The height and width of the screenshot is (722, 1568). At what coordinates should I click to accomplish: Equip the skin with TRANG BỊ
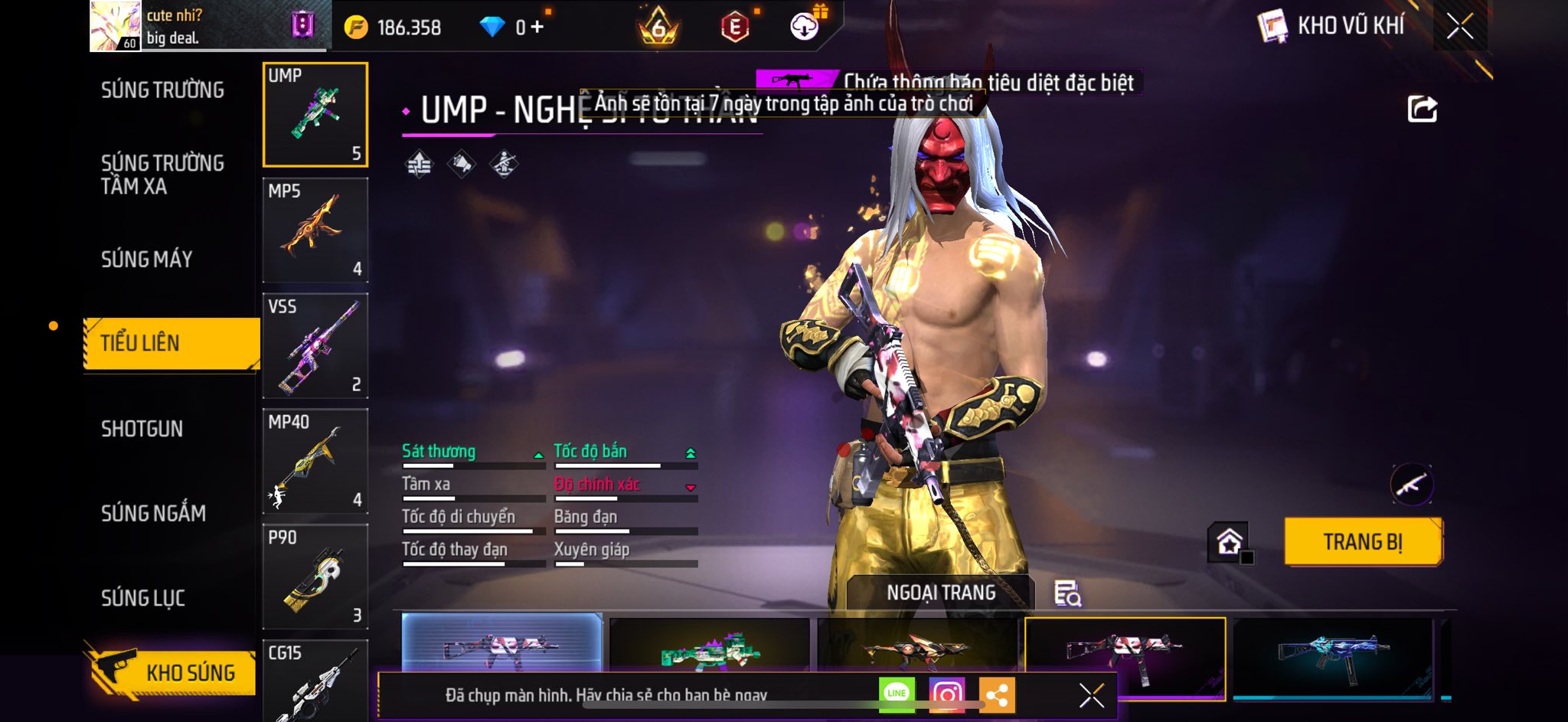[x=1363, y=542]
